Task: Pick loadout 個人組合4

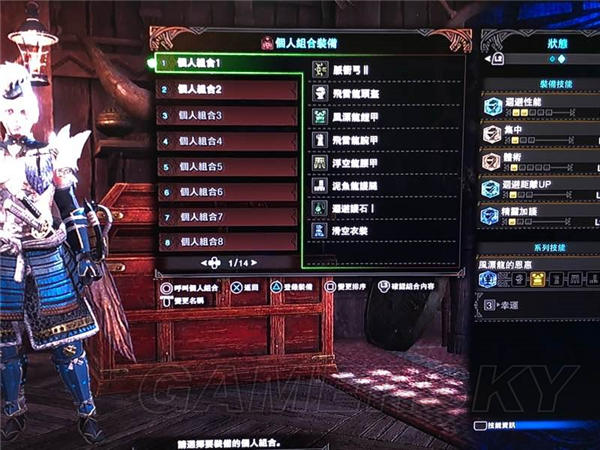Action: click(228, 141)
